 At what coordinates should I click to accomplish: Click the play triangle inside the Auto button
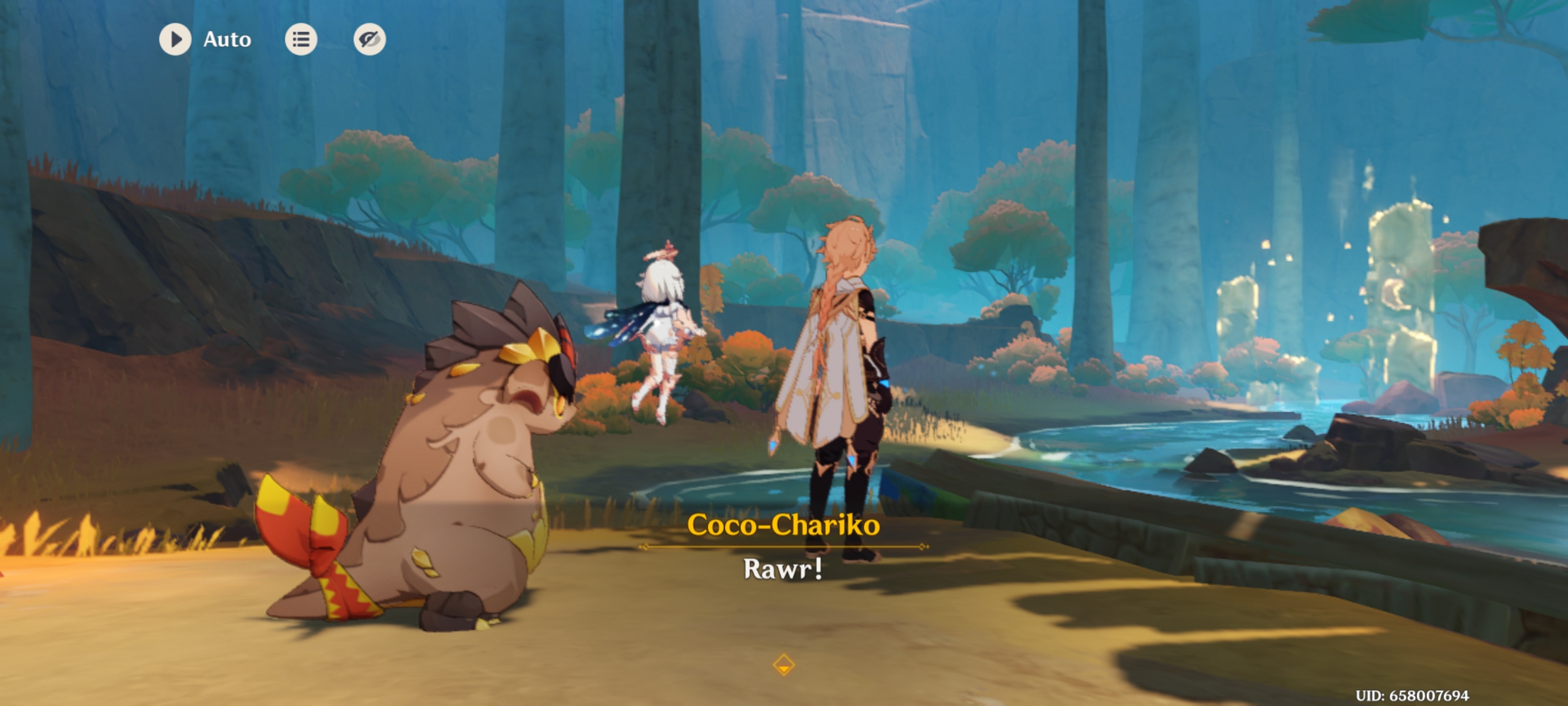point(176,39)
